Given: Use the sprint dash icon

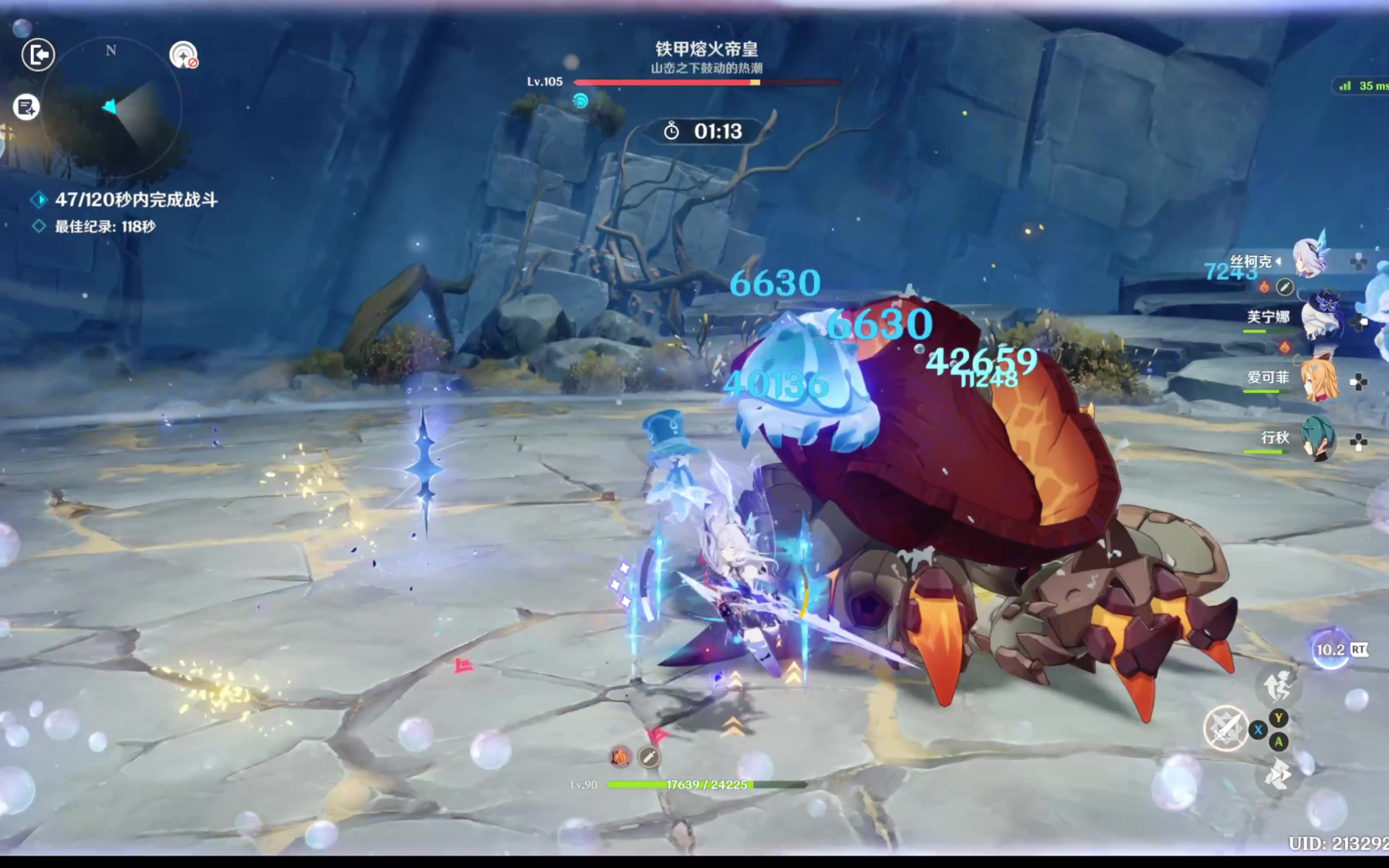Looking at the screenshot, I should (x=1278, y=774).
